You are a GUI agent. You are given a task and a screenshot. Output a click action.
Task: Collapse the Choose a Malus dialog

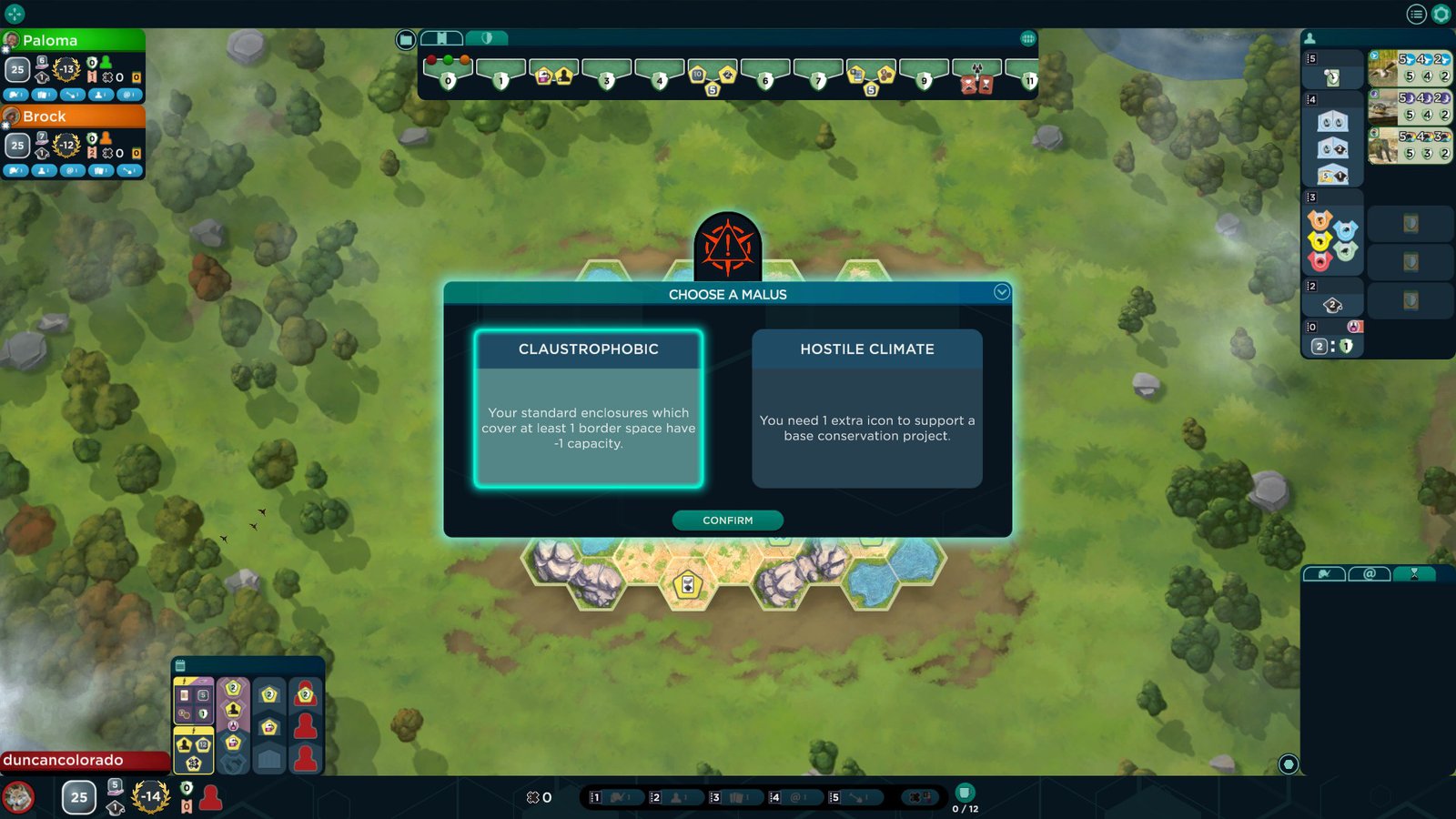click(1001, 292)
